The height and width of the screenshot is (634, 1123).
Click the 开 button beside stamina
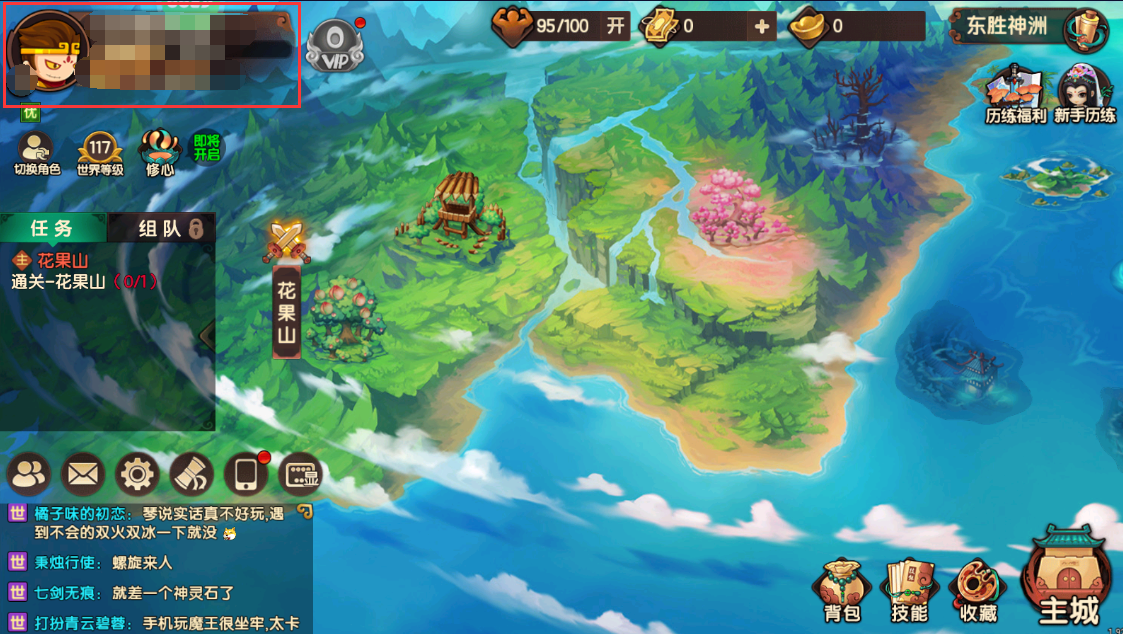615,26
